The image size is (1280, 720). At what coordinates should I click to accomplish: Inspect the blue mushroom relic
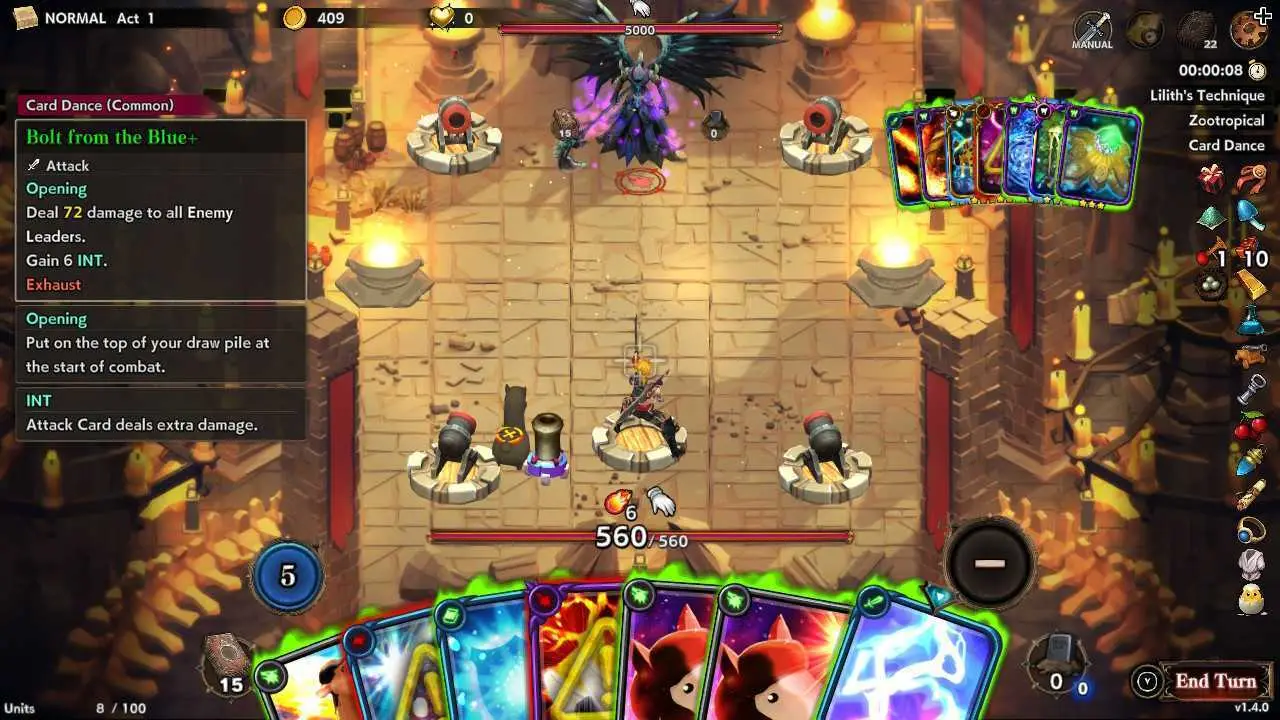[x=1250, y=213]
